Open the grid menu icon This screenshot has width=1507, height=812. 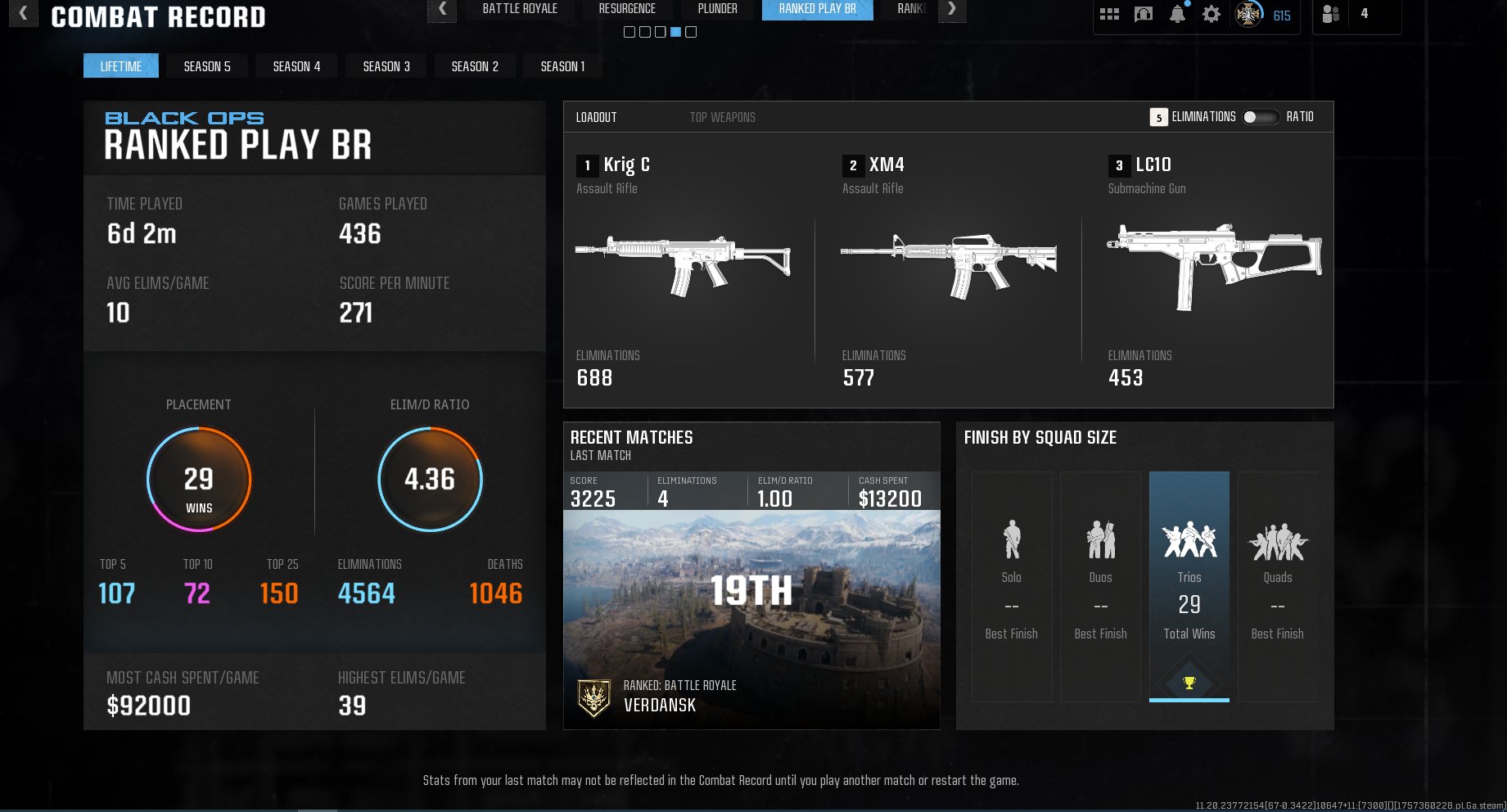click(1109, 14)
